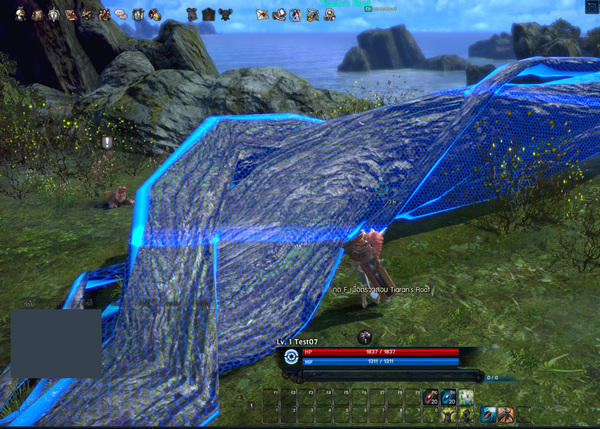The image size is (600, 429).
Task: Click the grey chat window panel
Action: point(56,343)
